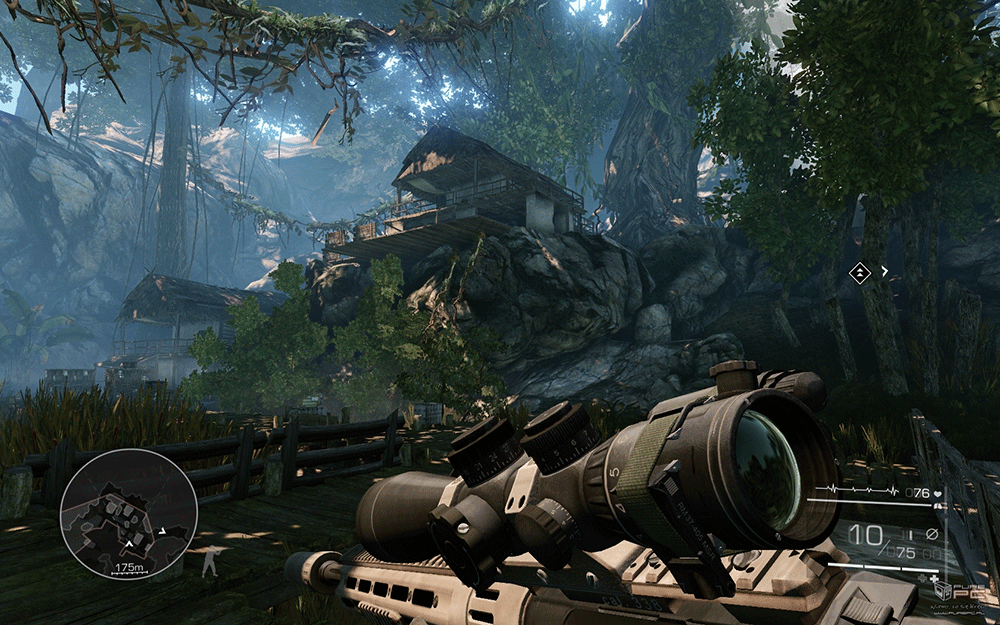Click the diamond objective waypoint marker
The width and height of the screenshot is (1000, 625).
859,272
